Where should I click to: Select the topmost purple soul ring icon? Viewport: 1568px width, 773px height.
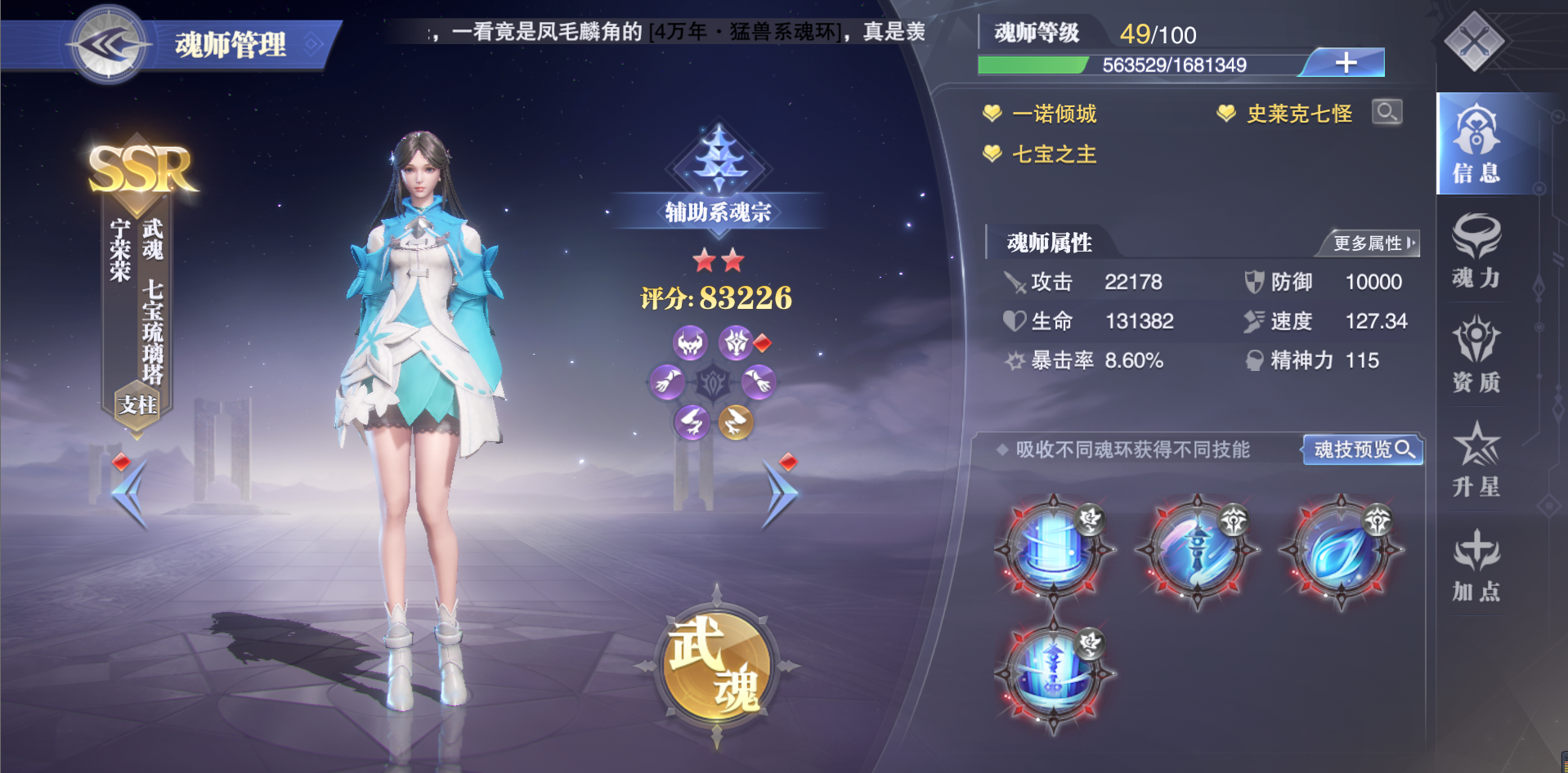tap(689, 343)
